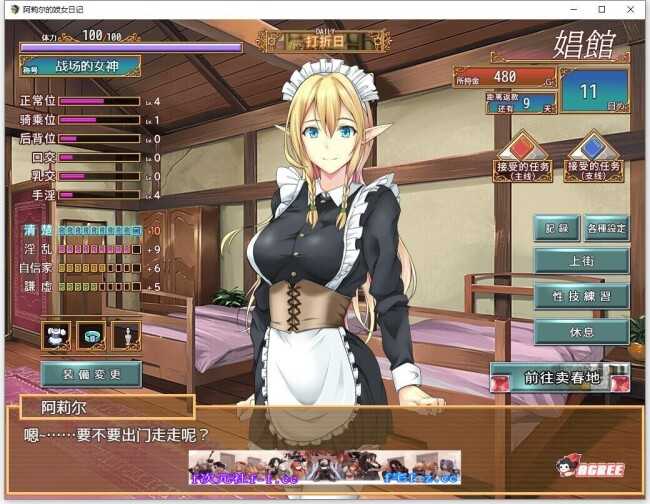Choose the 上街 go-out option
This screenshot has height=504, width=650.
click(x=581, y=261)
